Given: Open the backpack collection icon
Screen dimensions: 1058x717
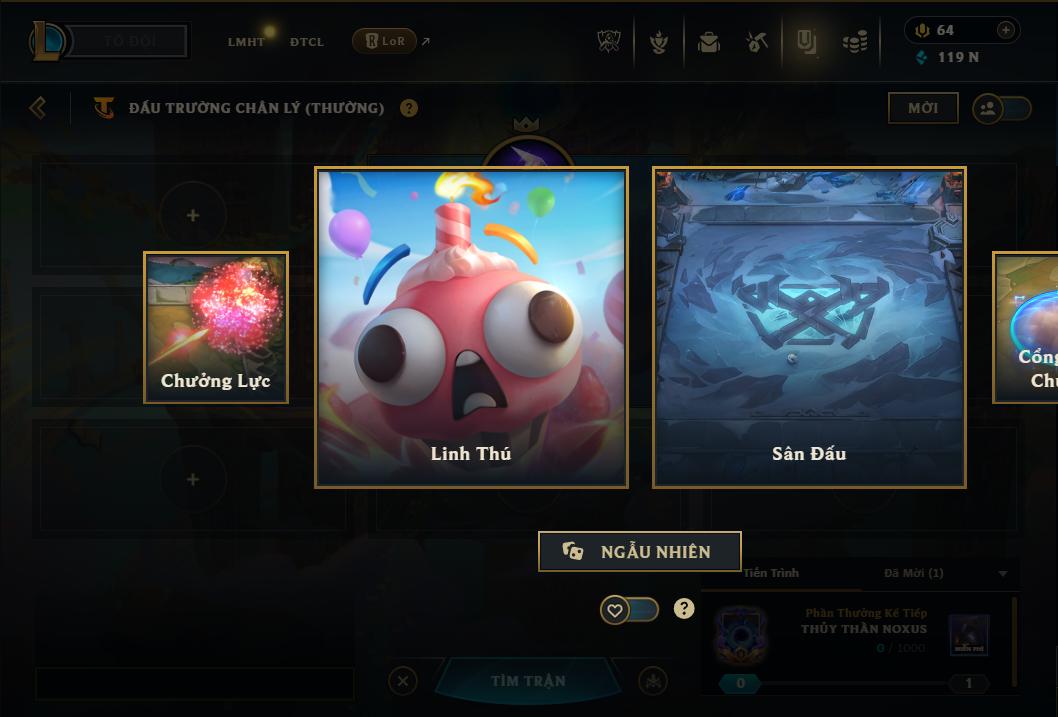Looking at the screenshot, I should (709, 42).
